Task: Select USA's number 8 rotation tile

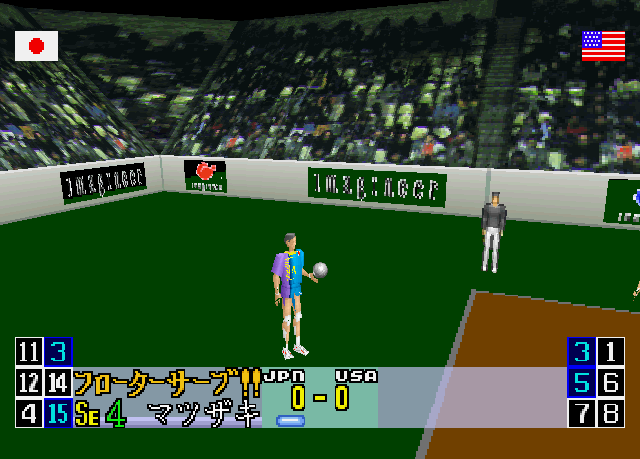Action: [x=611, y=413]
